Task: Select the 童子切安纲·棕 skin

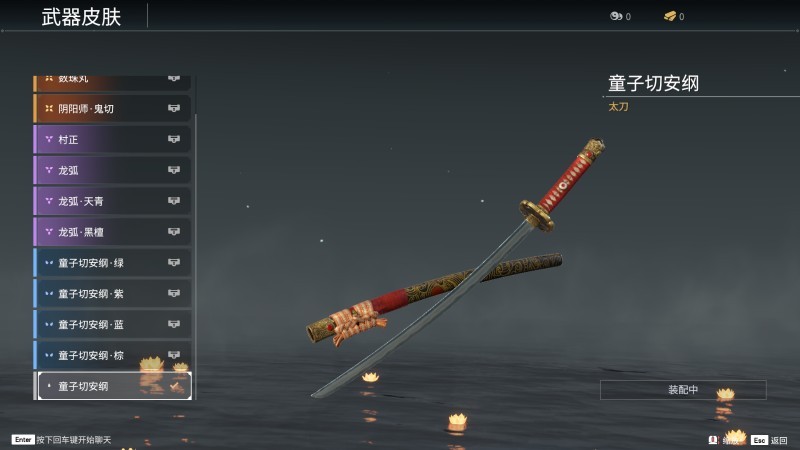Action: 112,355
